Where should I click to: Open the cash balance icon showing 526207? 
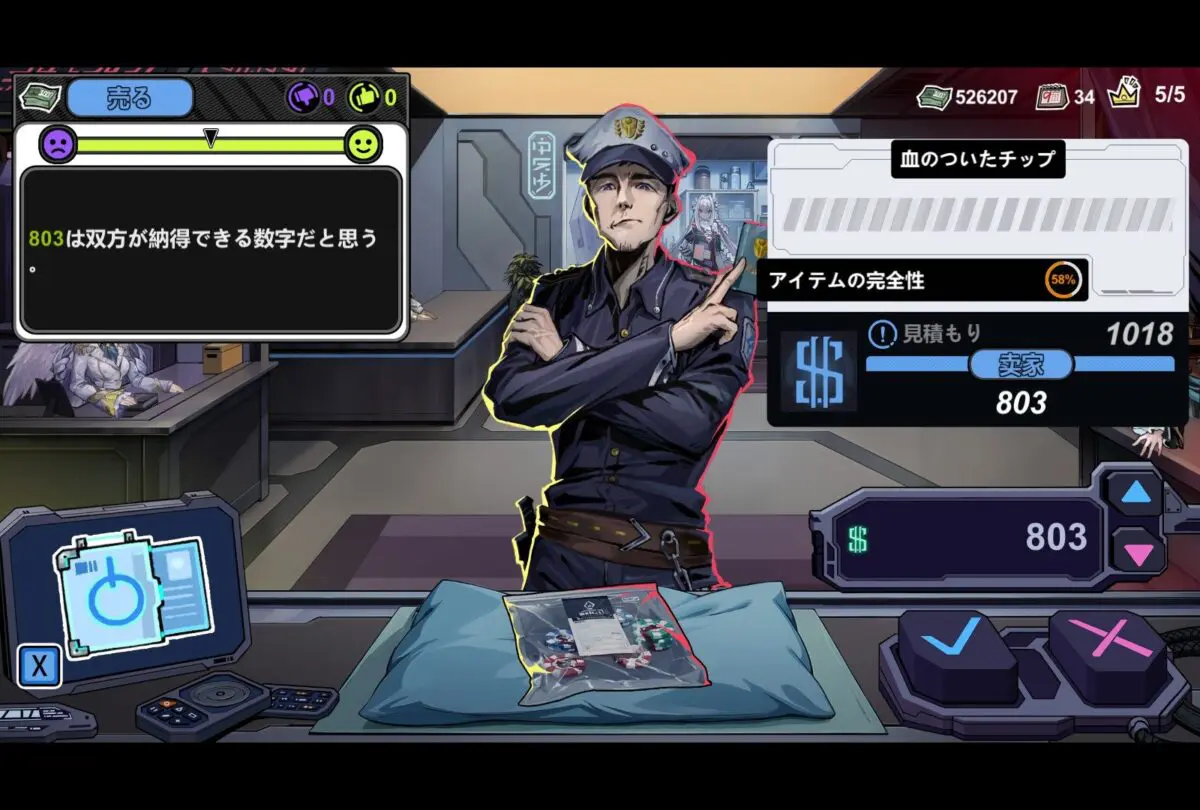click(934, 97)
